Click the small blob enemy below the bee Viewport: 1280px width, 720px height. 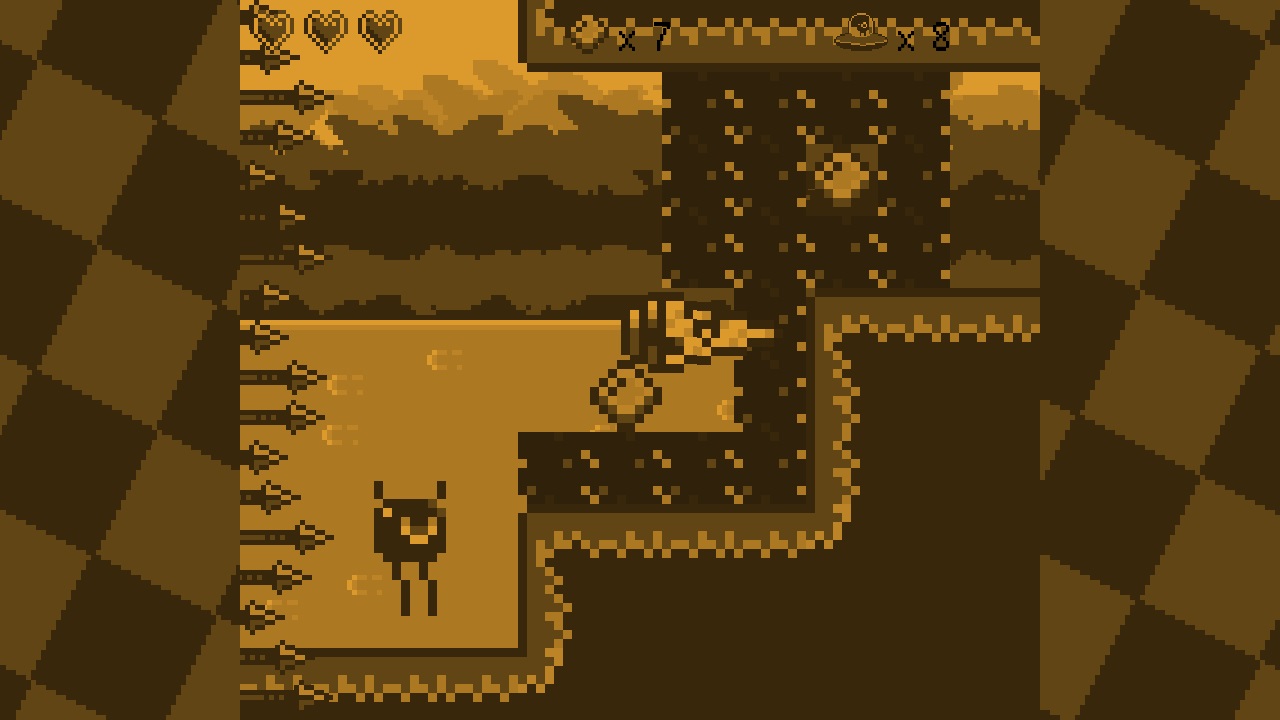tap(625, 395)
